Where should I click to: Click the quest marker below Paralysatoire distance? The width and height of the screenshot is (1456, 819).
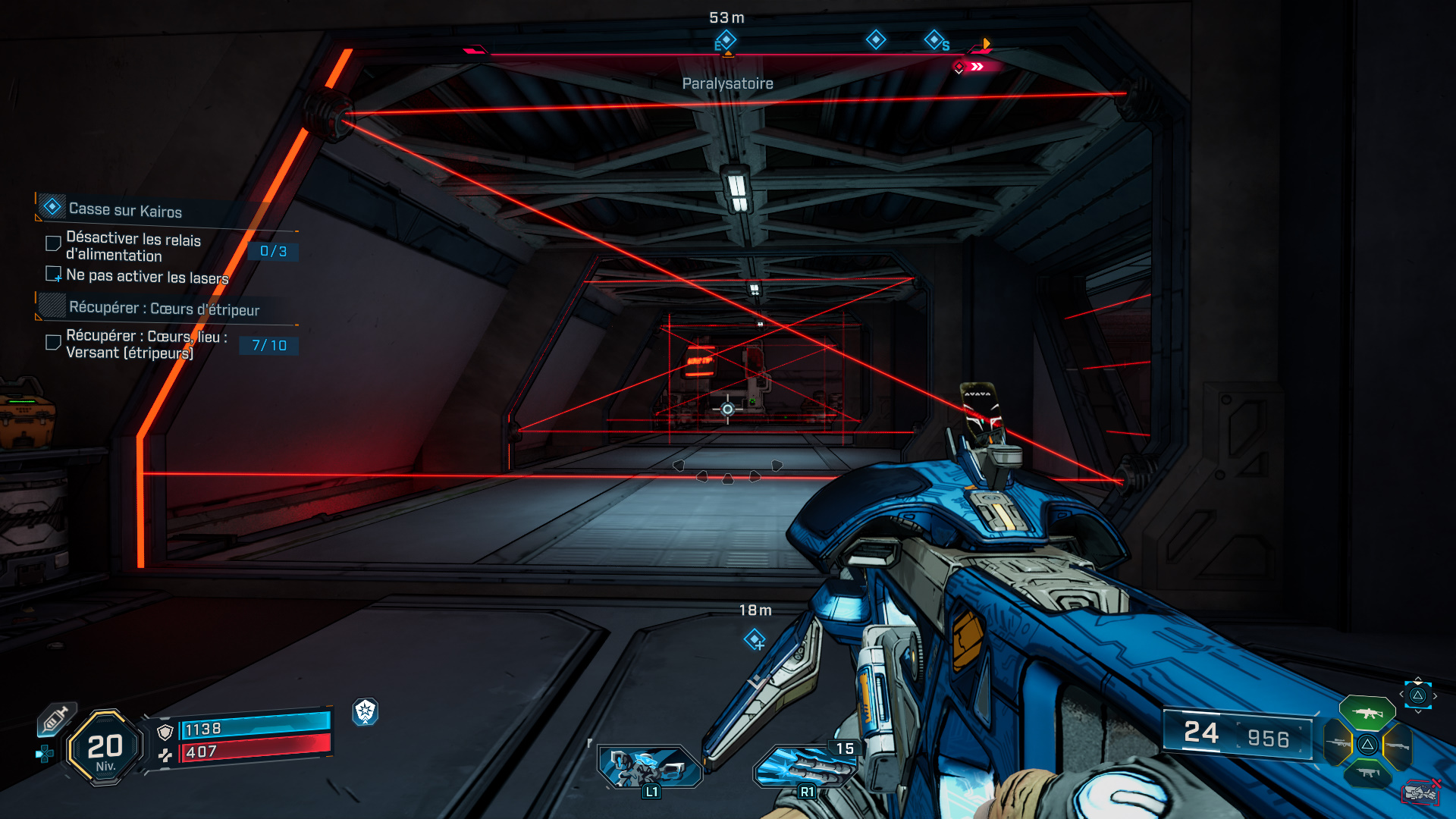click(x=726, y=40)
